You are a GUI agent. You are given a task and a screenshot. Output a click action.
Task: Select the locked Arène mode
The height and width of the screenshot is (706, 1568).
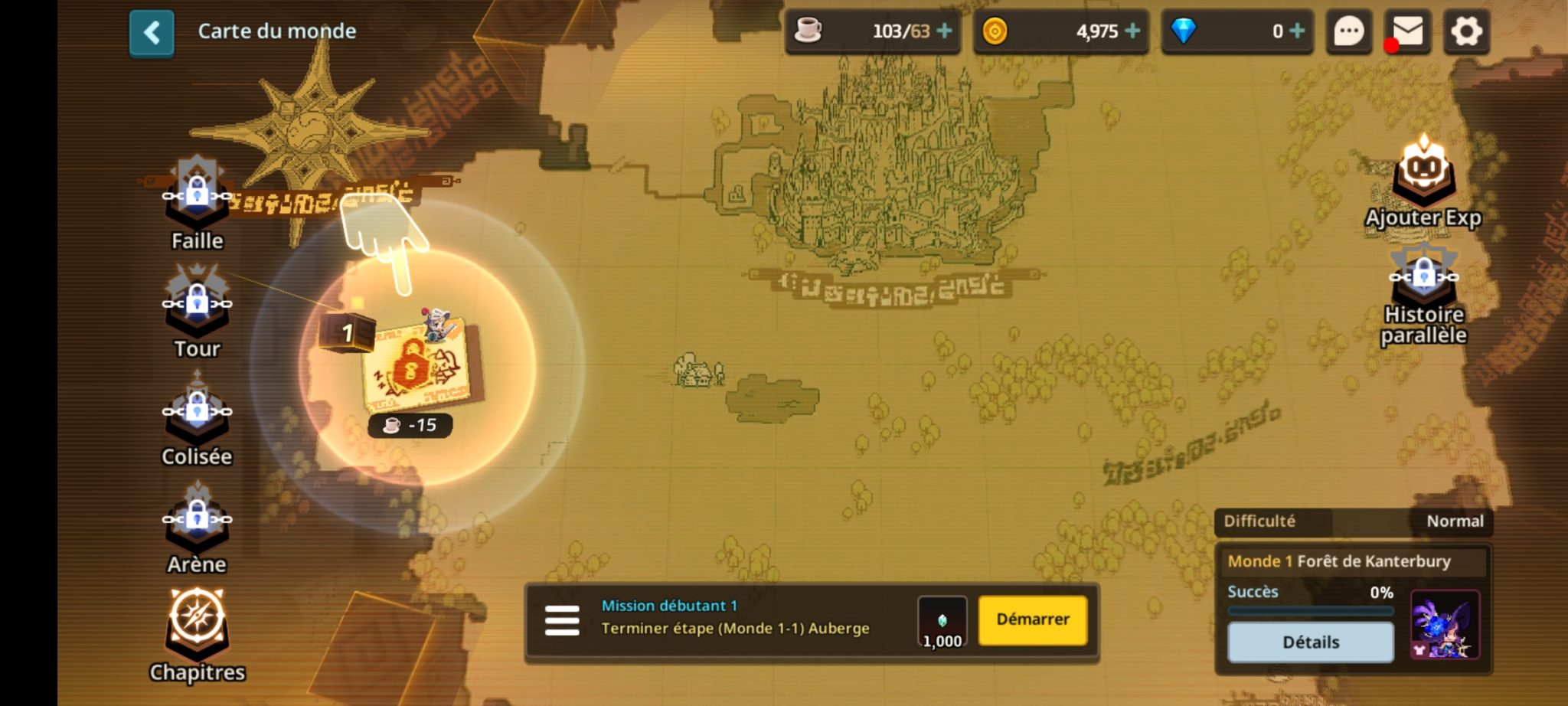coord(197,528)
